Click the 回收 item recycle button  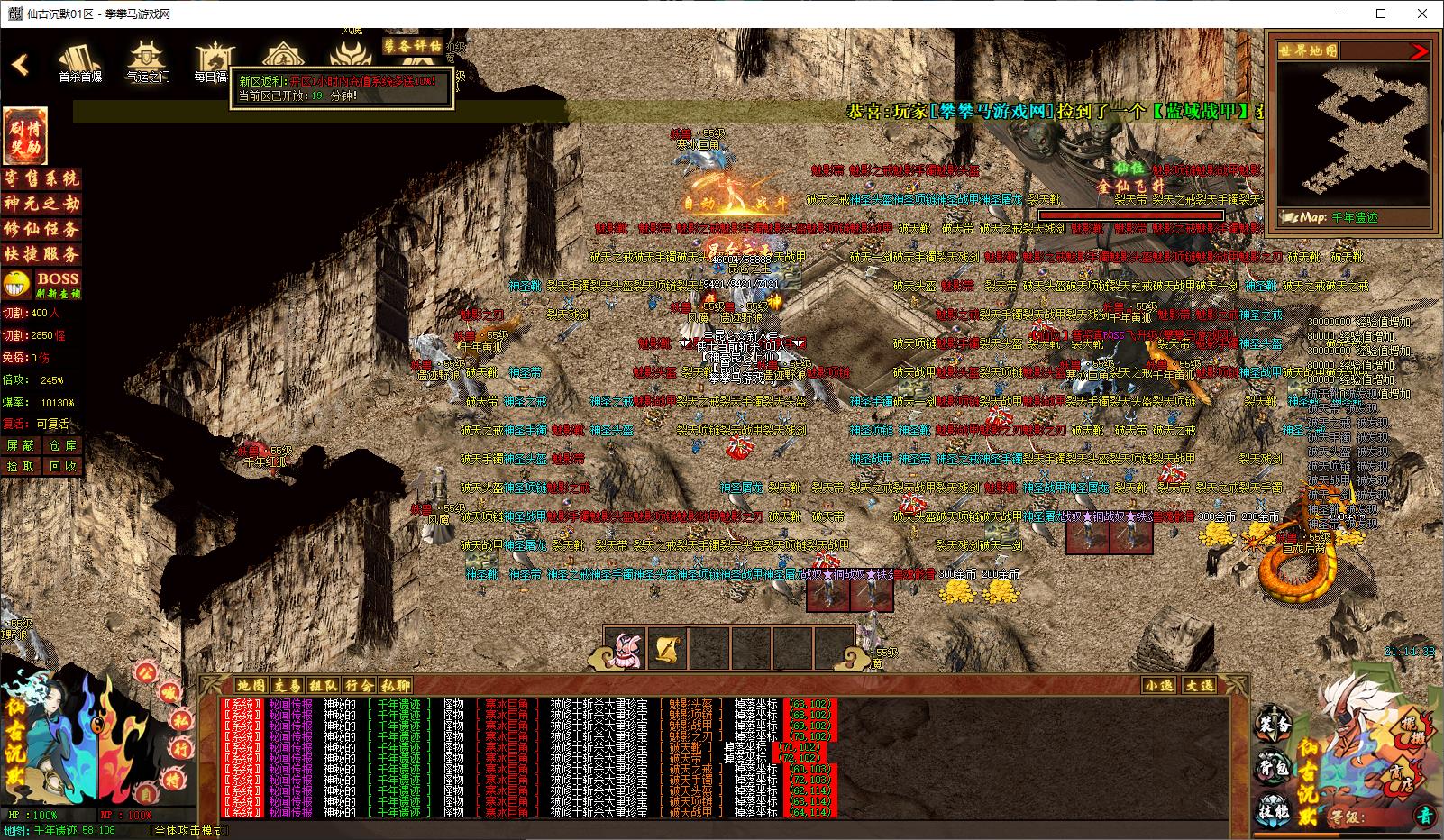[63, 466]
